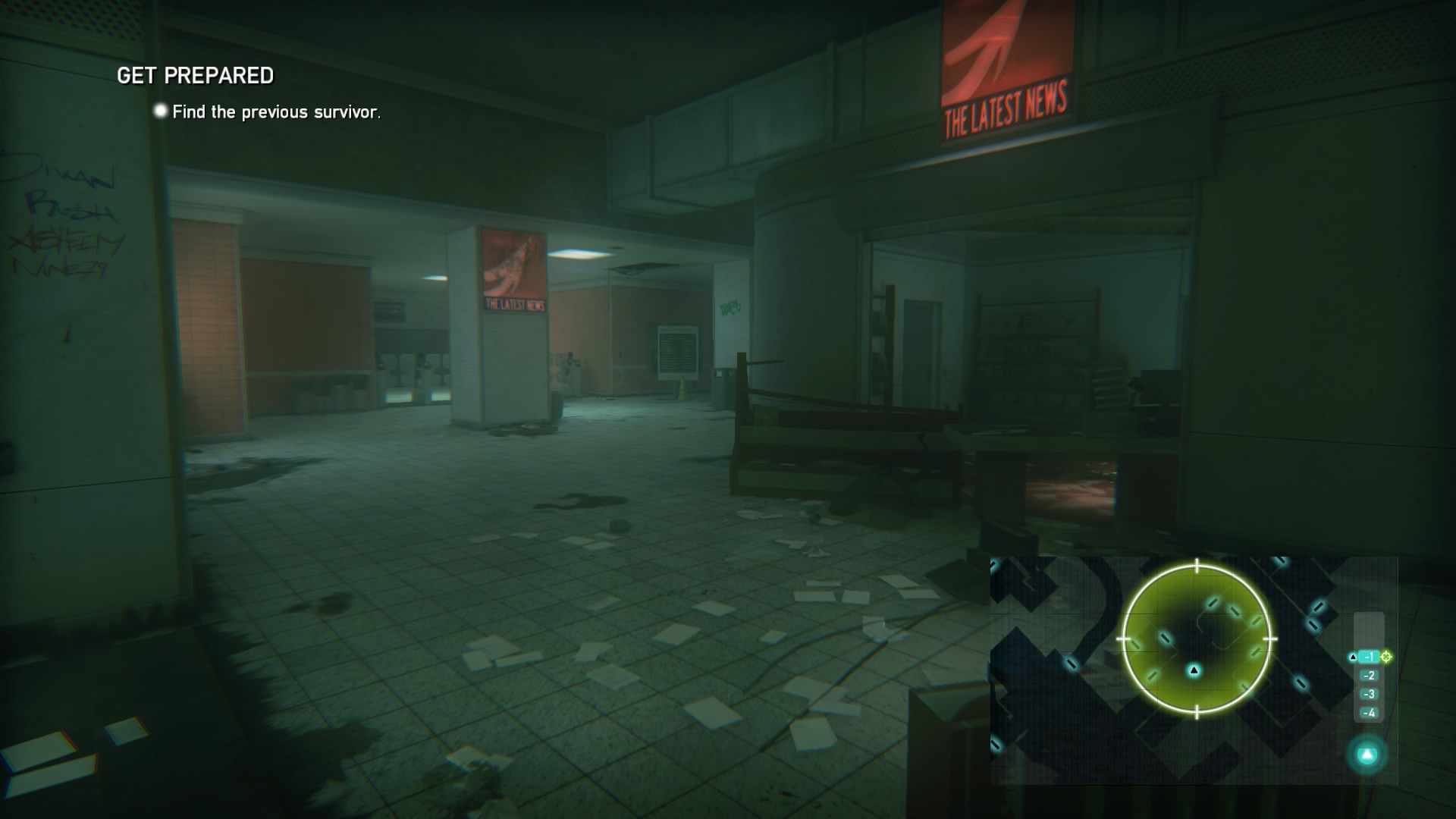Viewport: 1456px width, 819px height.
Task: Click the green crosshair beside the -1 level
Action: [1386, 656]
